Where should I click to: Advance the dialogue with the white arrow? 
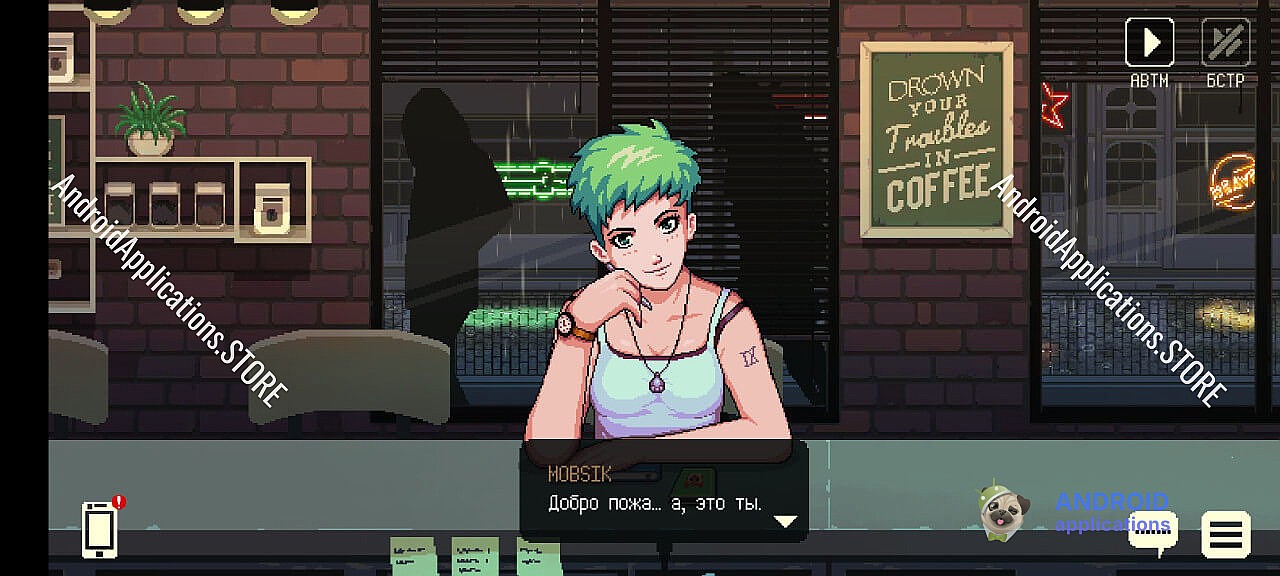786,521
